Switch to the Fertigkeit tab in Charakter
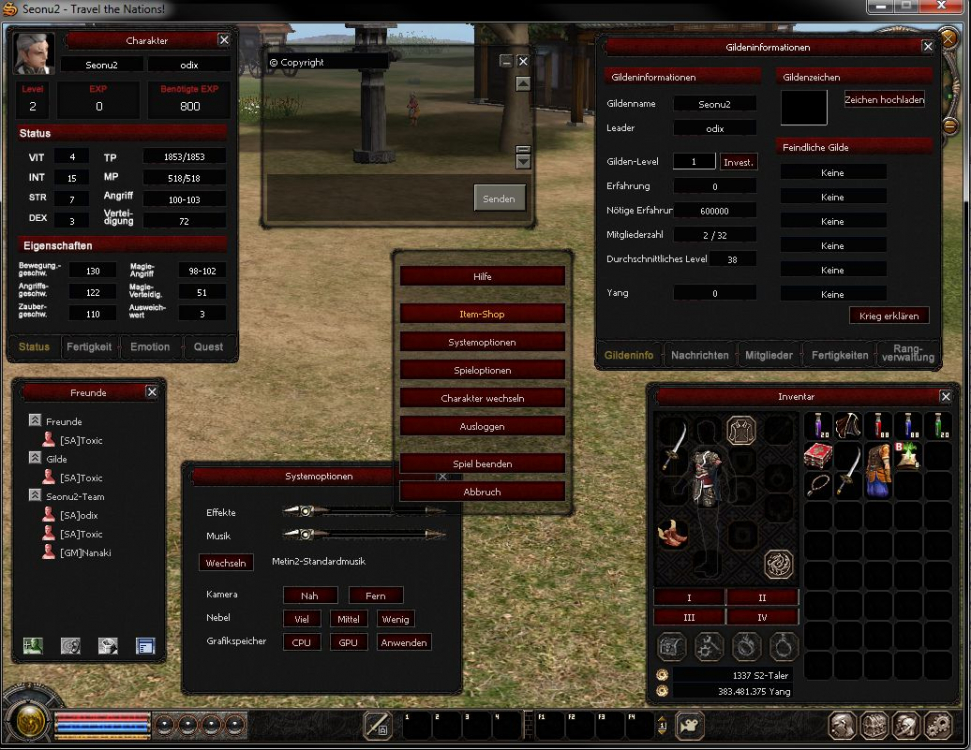Screen dimensions: 971x750 pyautogui.click(x=89, y=347)
